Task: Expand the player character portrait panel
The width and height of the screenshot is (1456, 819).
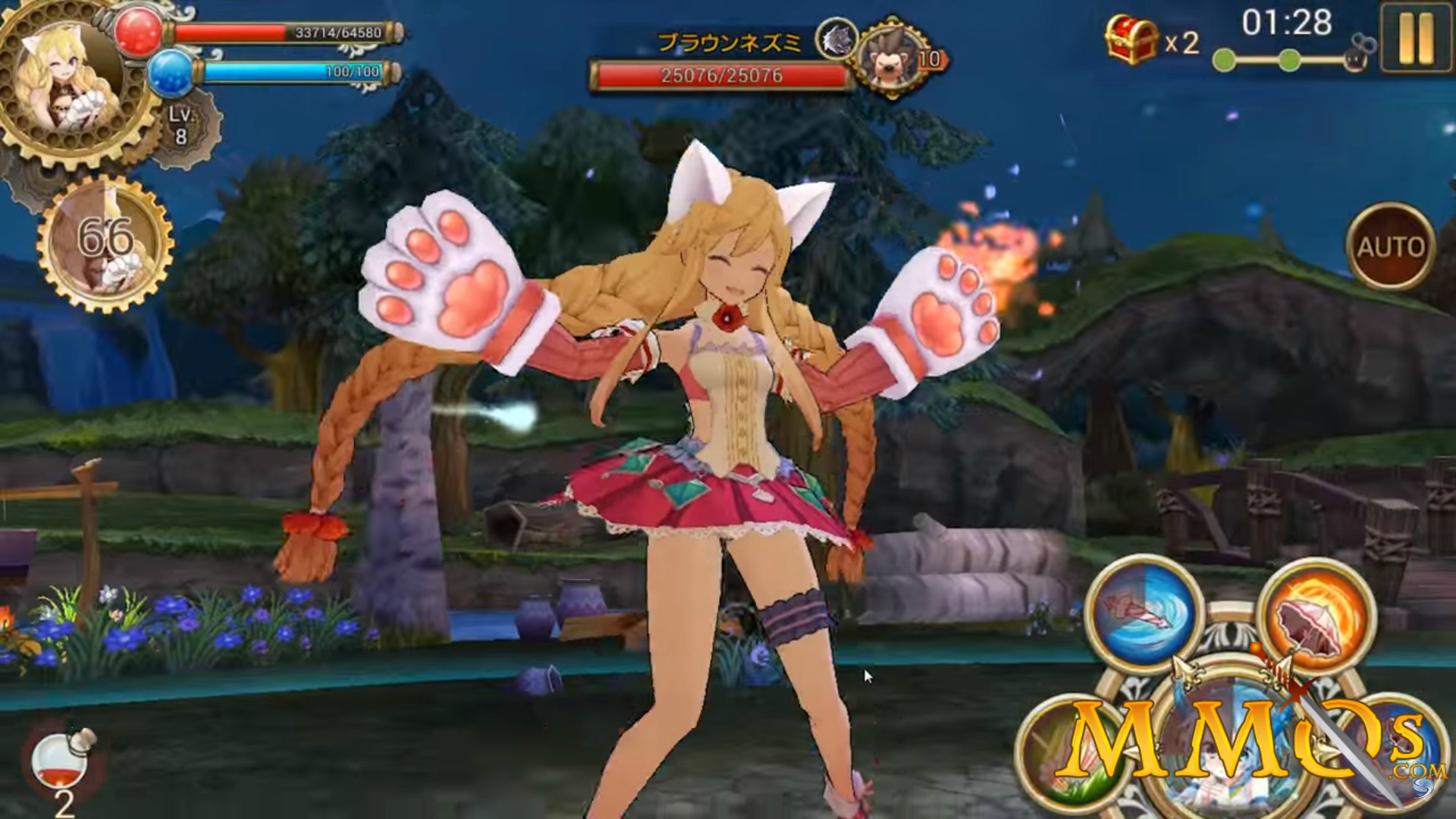Action: (x=68, y=76)
